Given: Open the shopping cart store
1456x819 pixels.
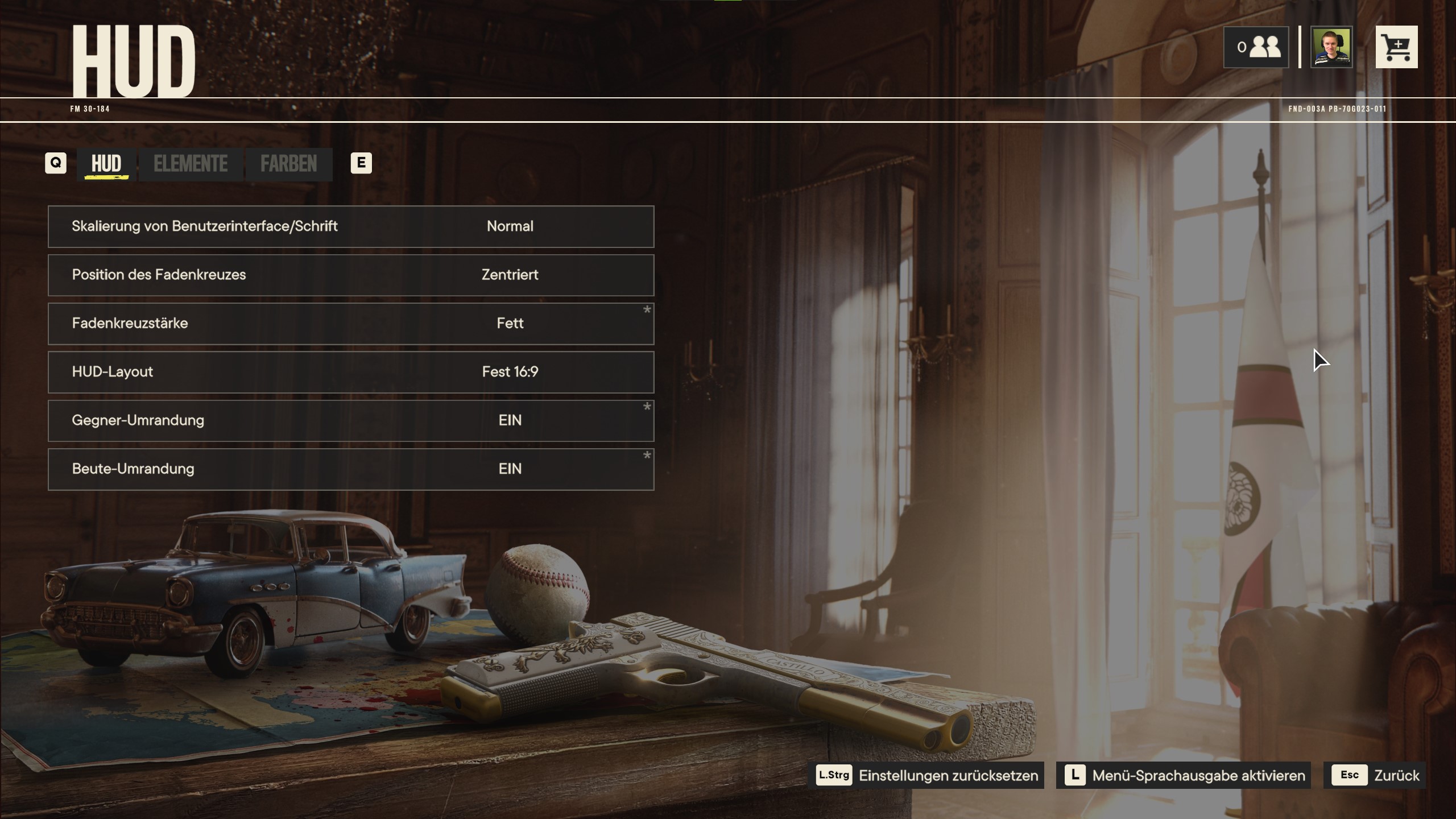Looking at the screenshot, I should tap(1396, 47).
